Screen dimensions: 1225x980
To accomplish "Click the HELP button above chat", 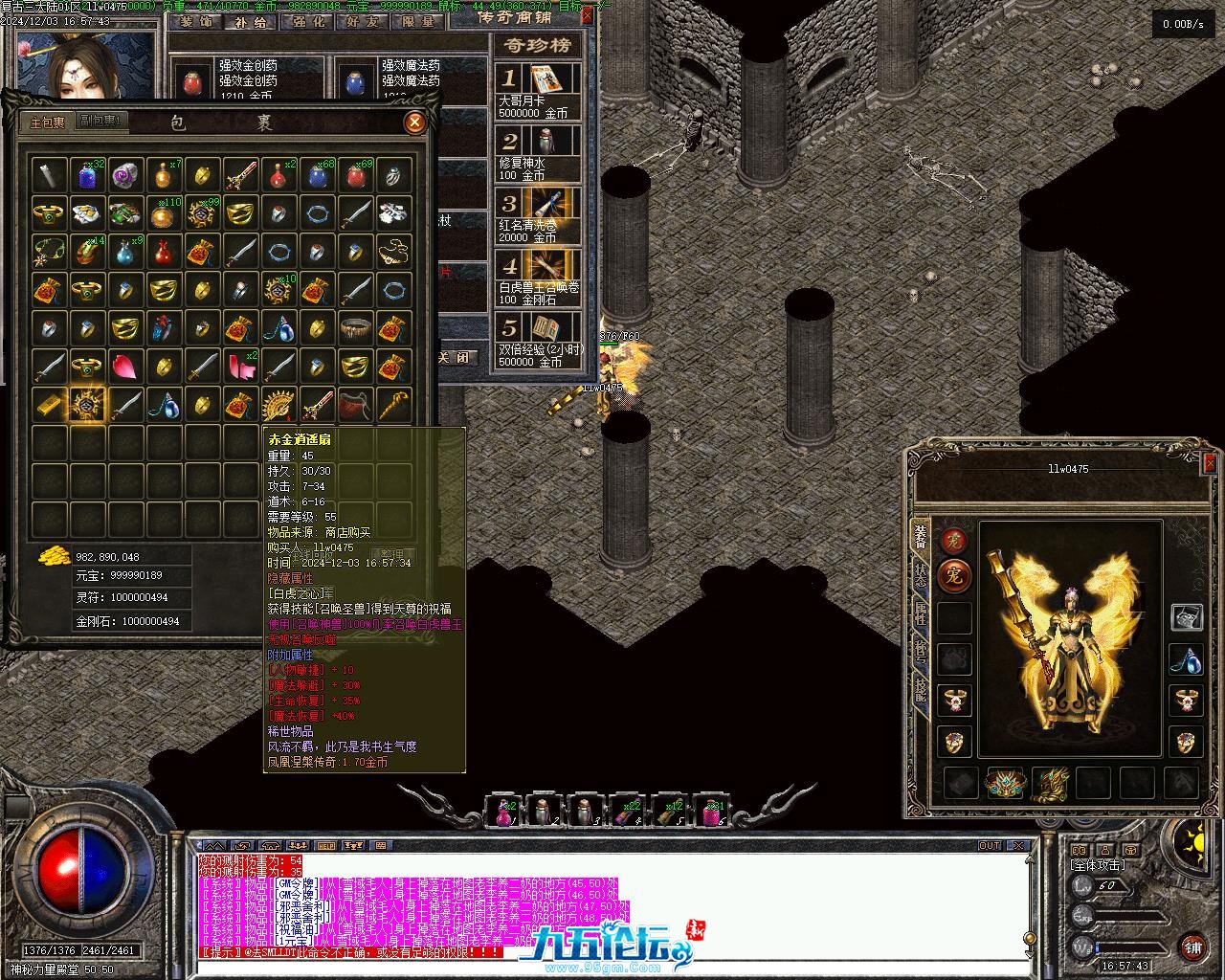I will point(326,845).
